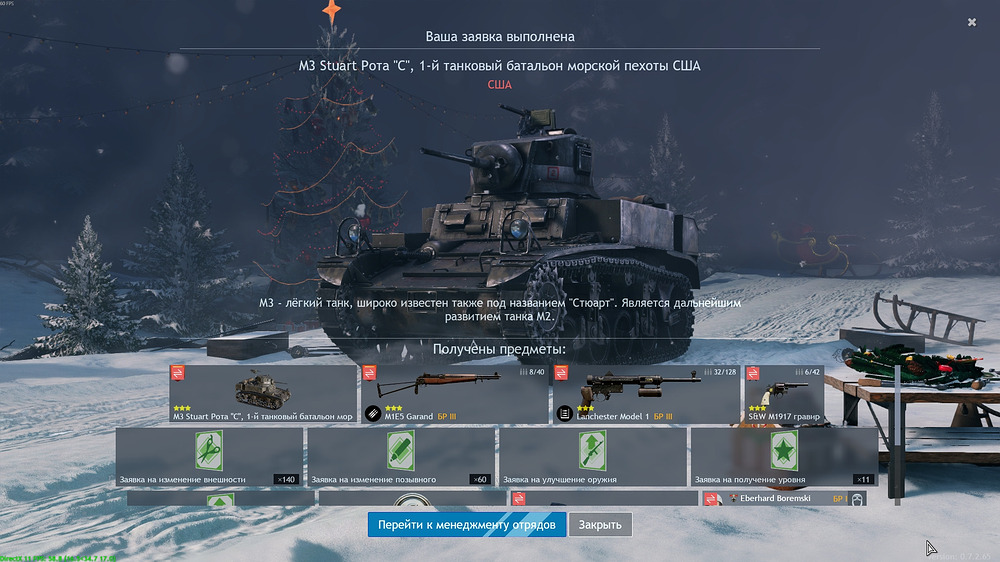Screen dimensions: 1000x562
Task: Choose the Lanchester Model 1 reward card
Action: coord(646,393)
